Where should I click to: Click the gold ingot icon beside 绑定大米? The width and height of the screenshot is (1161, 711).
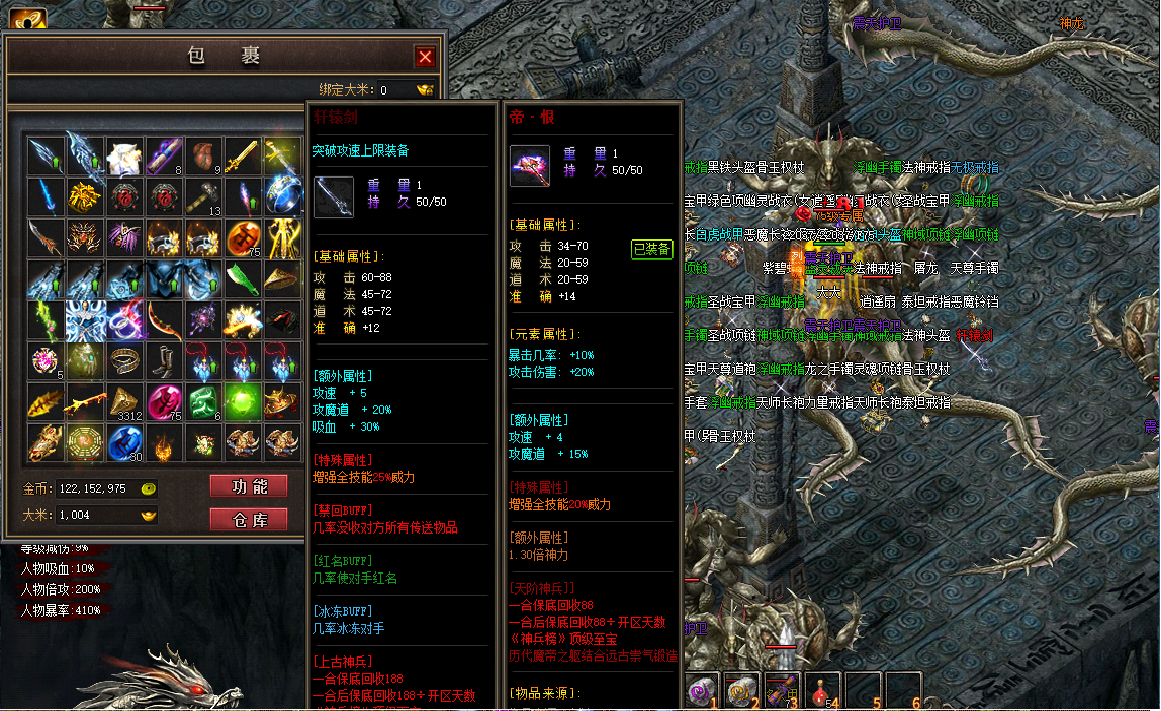[425, 90]
